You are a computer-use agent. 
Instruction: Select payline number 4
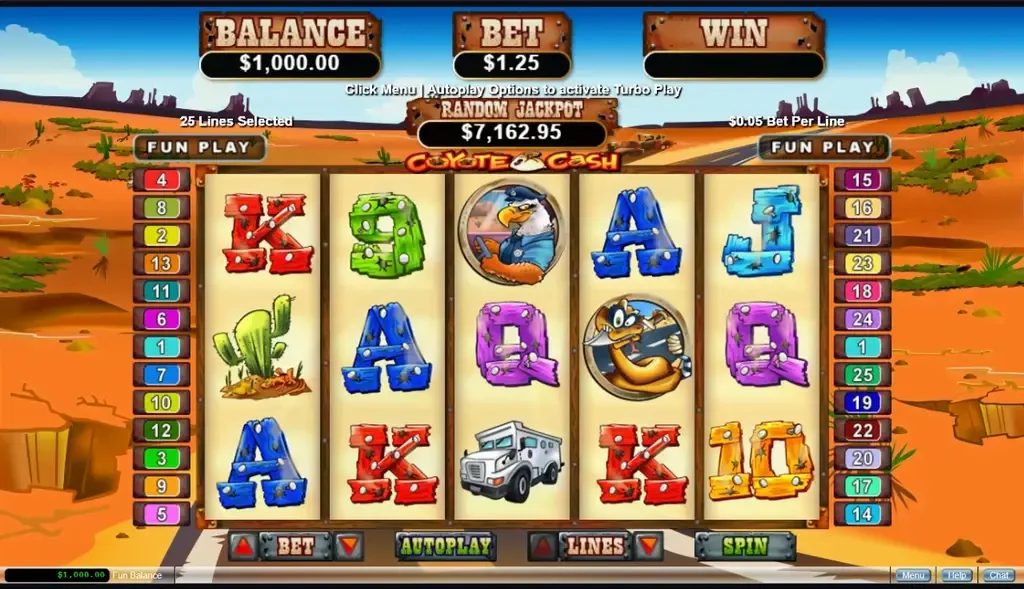(161, 180)
